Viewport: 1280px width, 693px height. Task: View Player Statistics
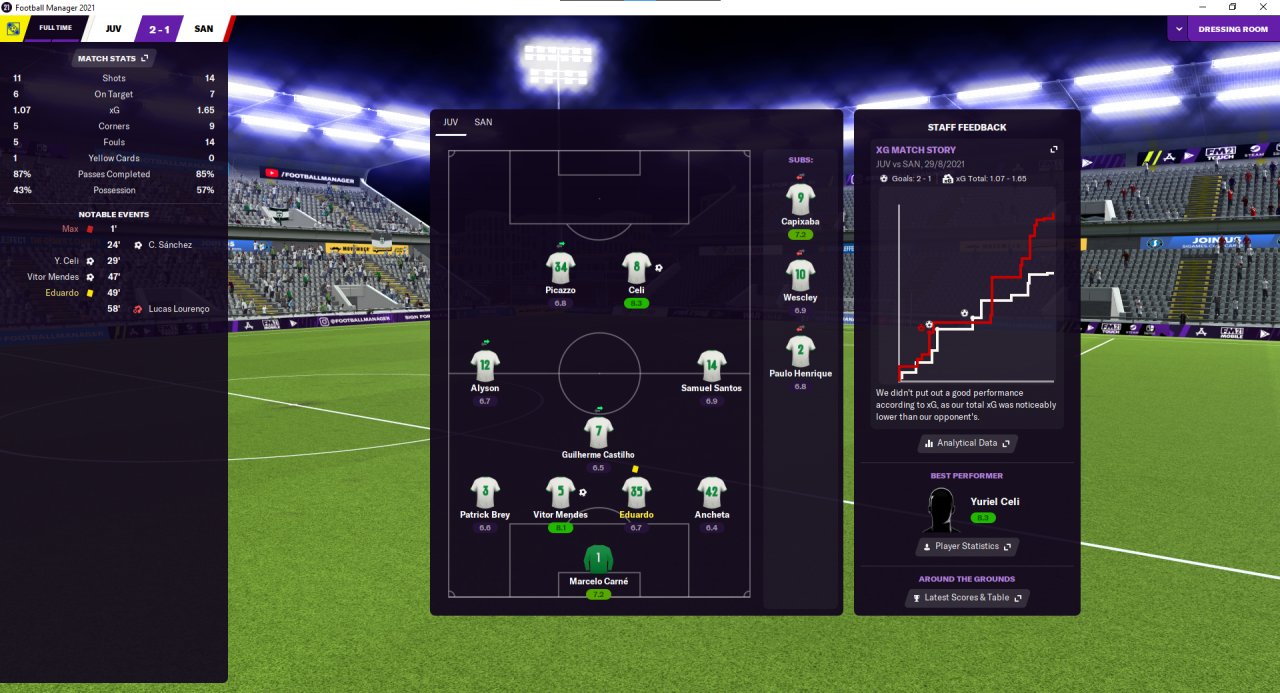coord(966,547)
